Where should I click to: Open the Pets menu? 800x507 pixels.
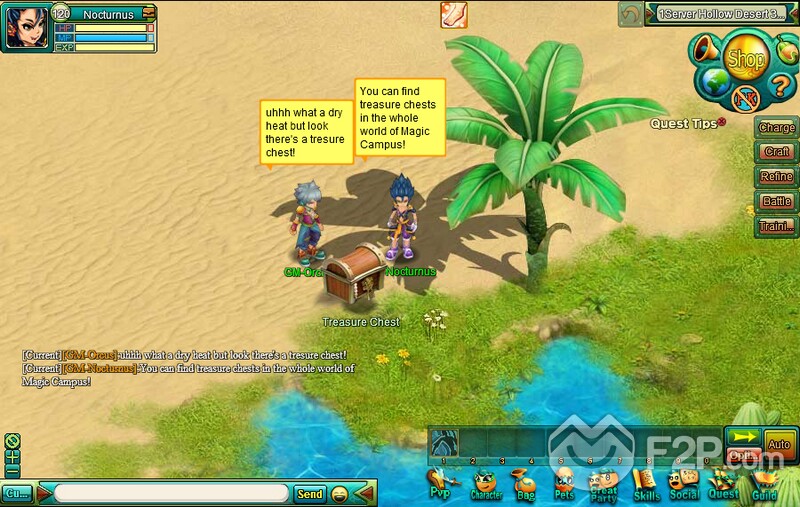pyautogui.click(x=565, y=487)
